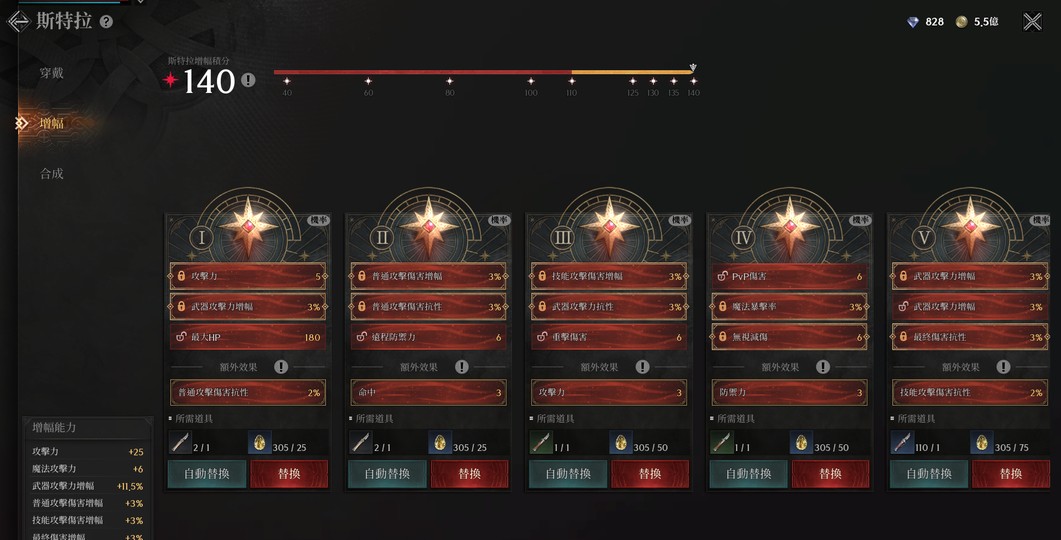The height and width of the screenshot is (540, 1061).
Task: Open the 合成 tab
Action: pos(52,173)
